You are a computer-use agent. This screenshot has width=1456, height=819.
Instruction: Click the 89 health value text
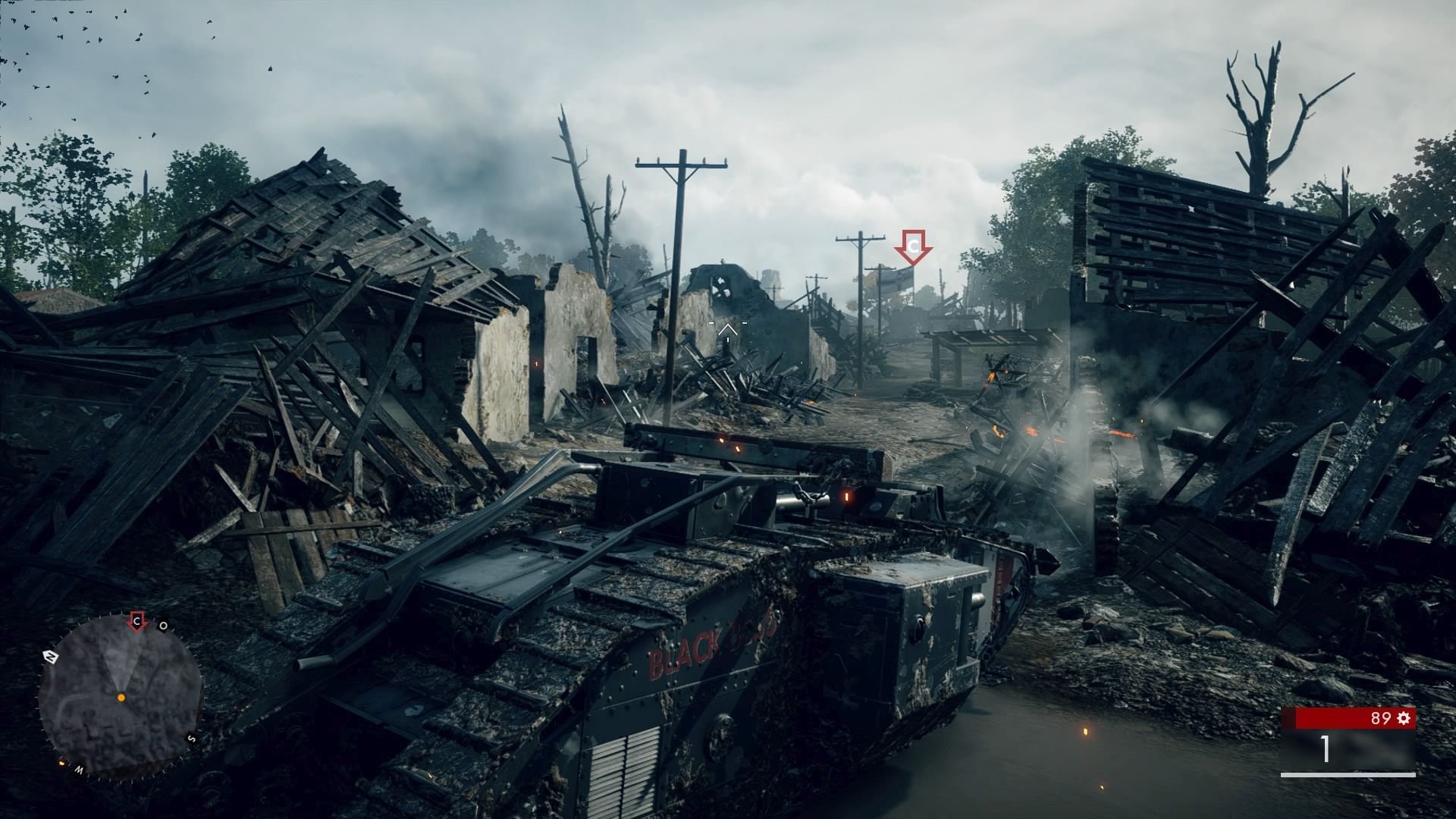coord(1382,717)
